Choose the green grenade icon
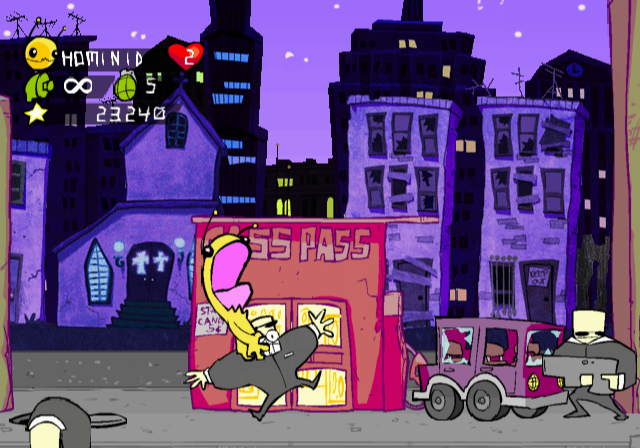 [x=128, y=85]
